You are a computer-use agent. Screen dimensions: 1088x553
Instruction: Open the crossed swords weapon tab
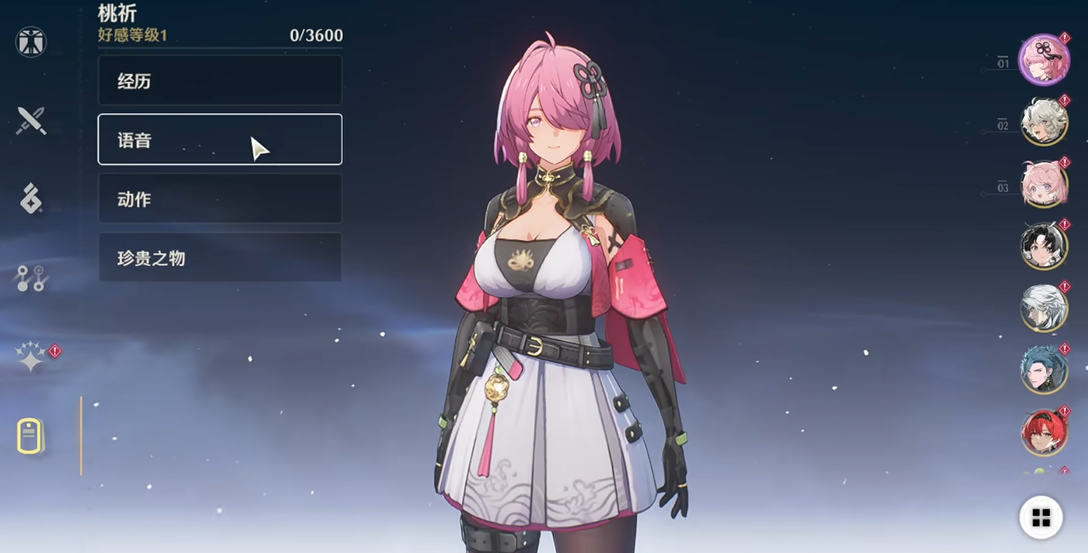(31, 121)
